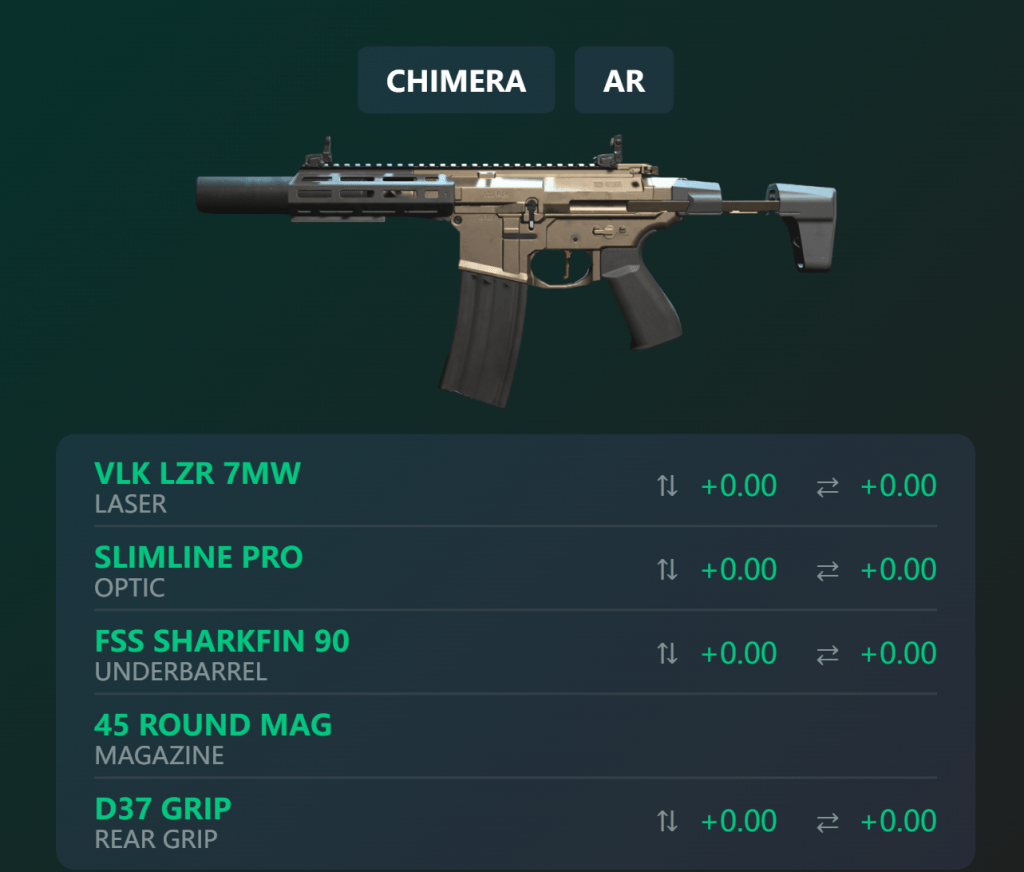Choose the FSS Sharkfin 90 underbarrel

(222, 641)
